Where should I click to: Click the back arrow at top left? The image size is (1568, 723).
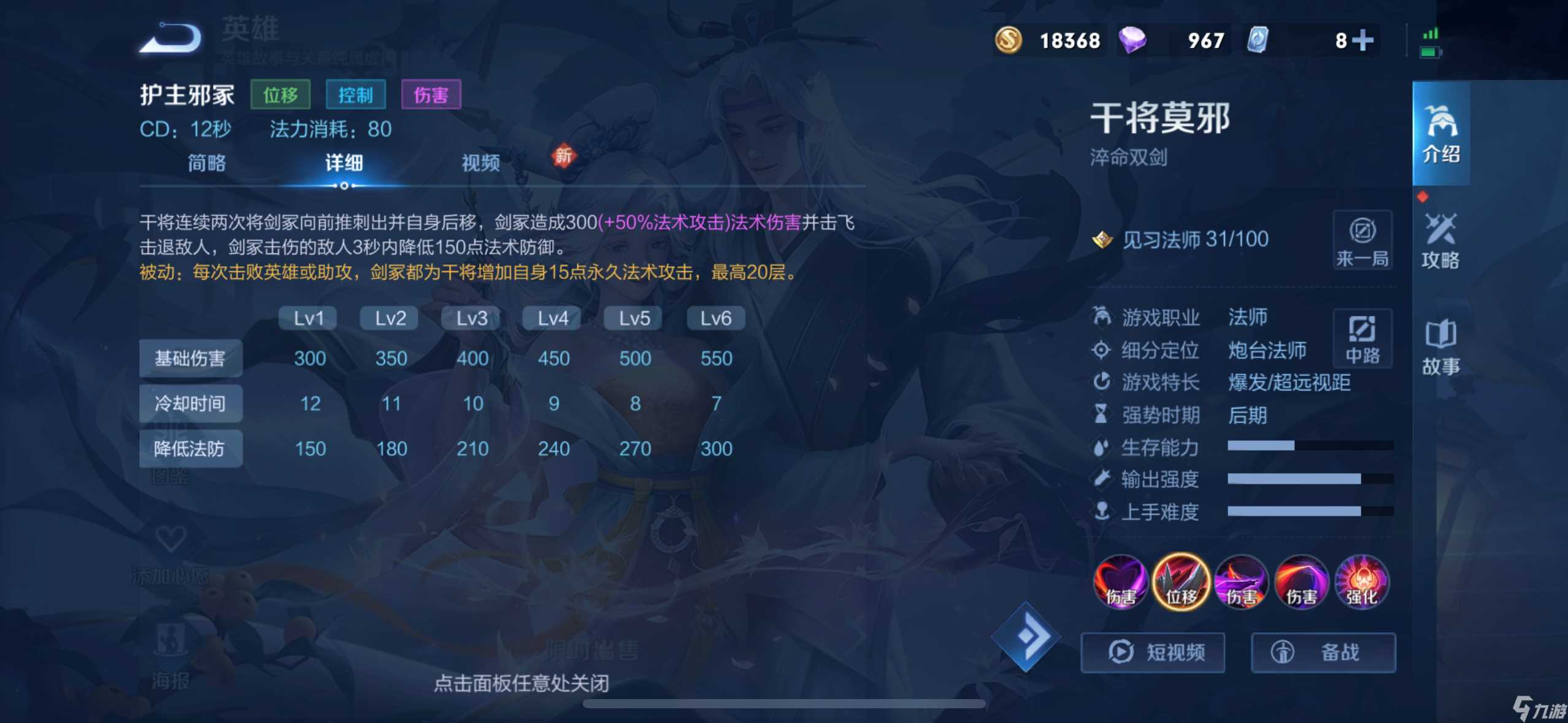pyautogui.click(x=170, y=37)
